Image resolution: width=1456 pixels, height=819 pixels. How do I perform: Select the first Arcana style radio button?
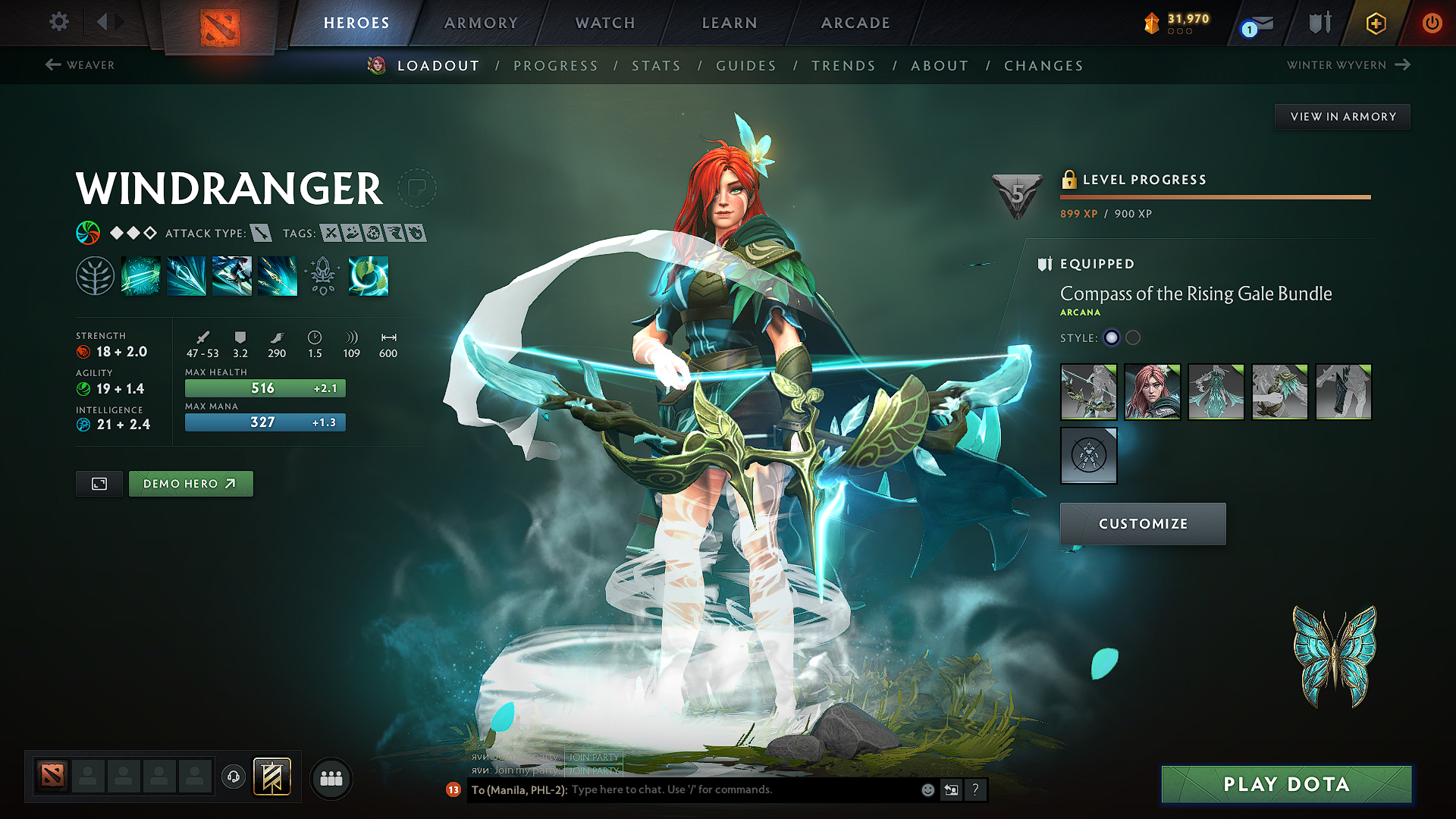pos(1112,338)
